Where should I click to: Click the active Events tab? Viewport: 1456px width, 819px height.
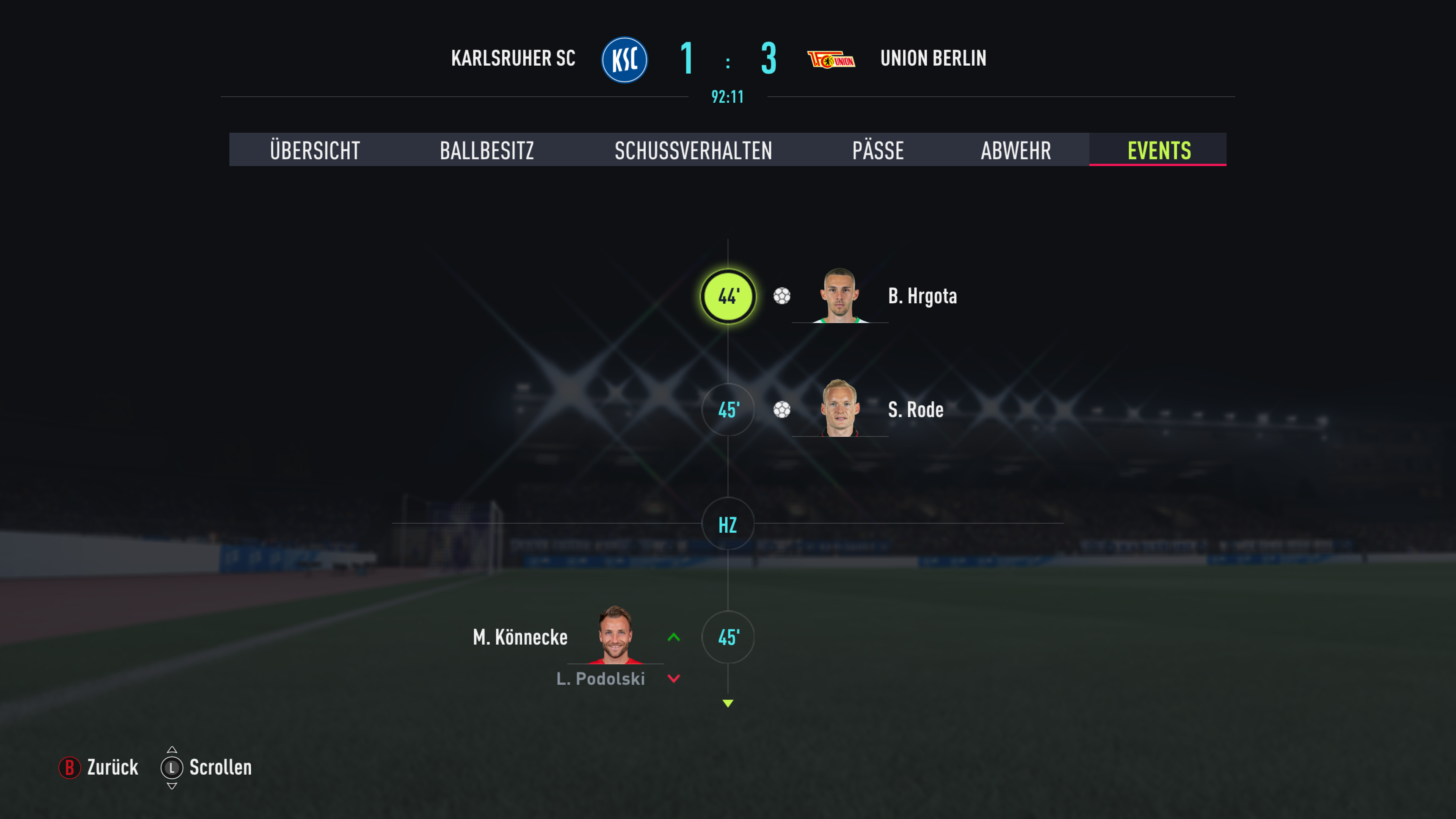(1159, 151)
